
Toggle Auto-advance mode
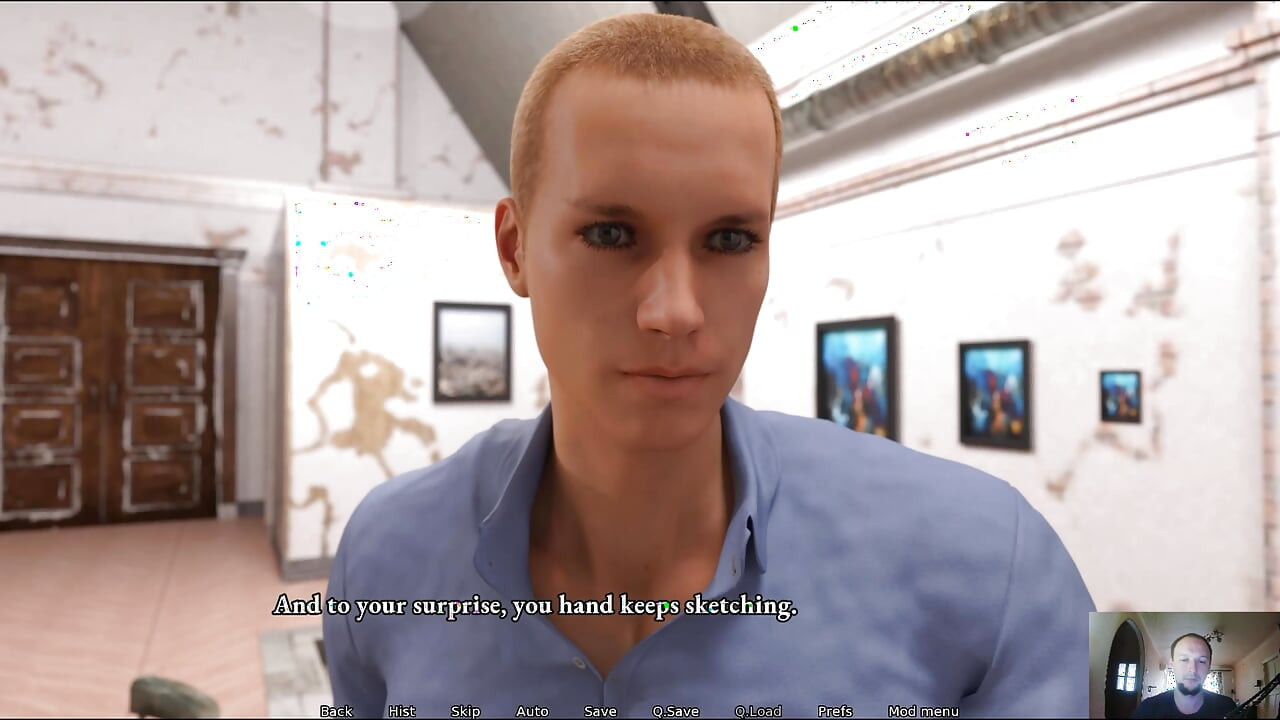click(x=531, y=711)
